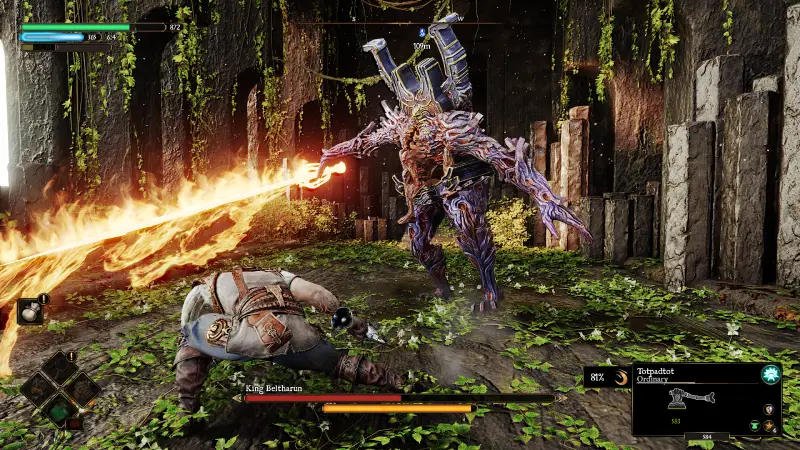This screenshot has height=450, width=800.
Task: Click the orange star icon
Action: click(x=769, y=425)
